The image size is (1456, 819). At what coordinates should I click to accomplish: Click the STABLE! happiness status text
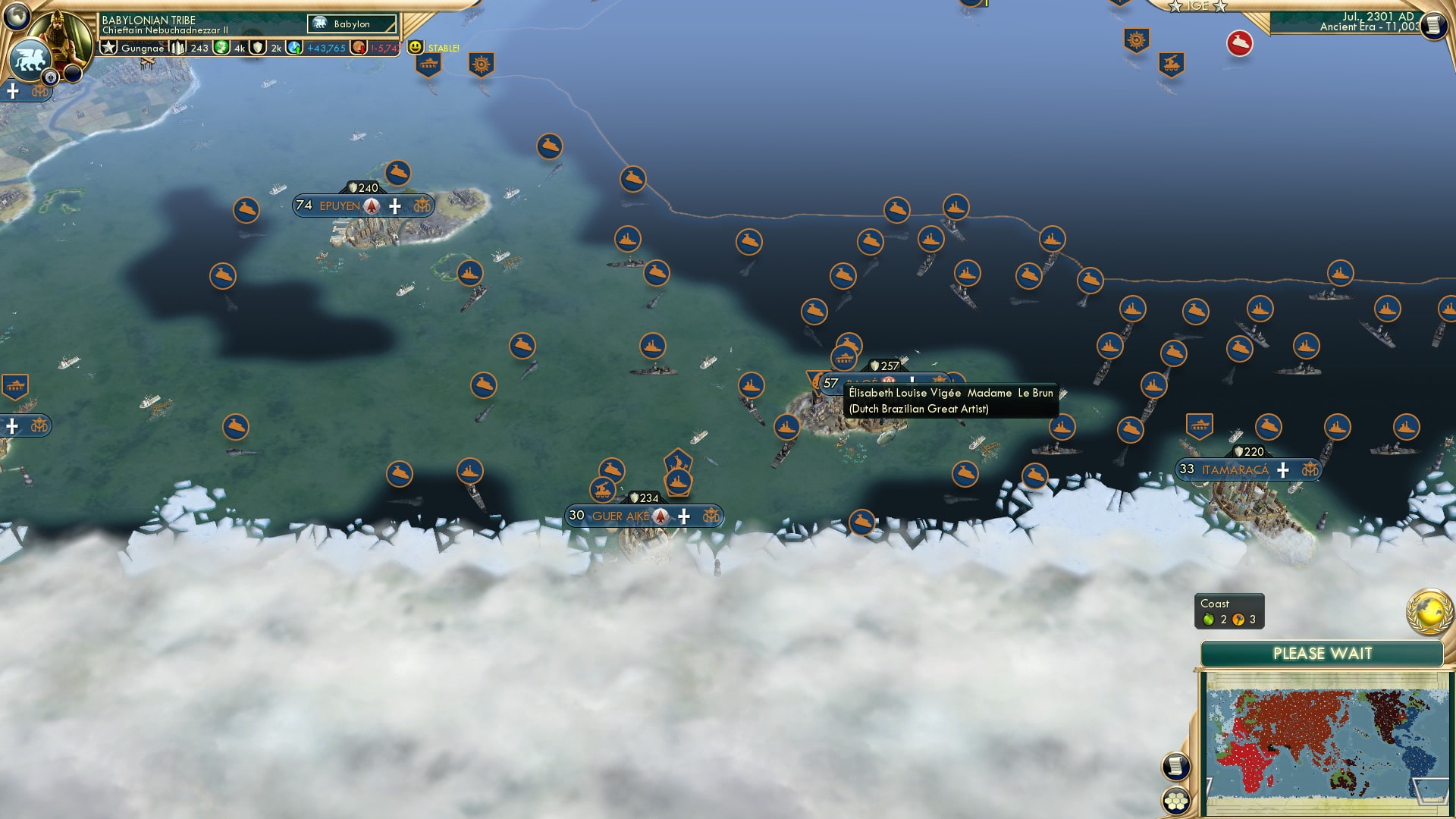[x=442, y=48]
